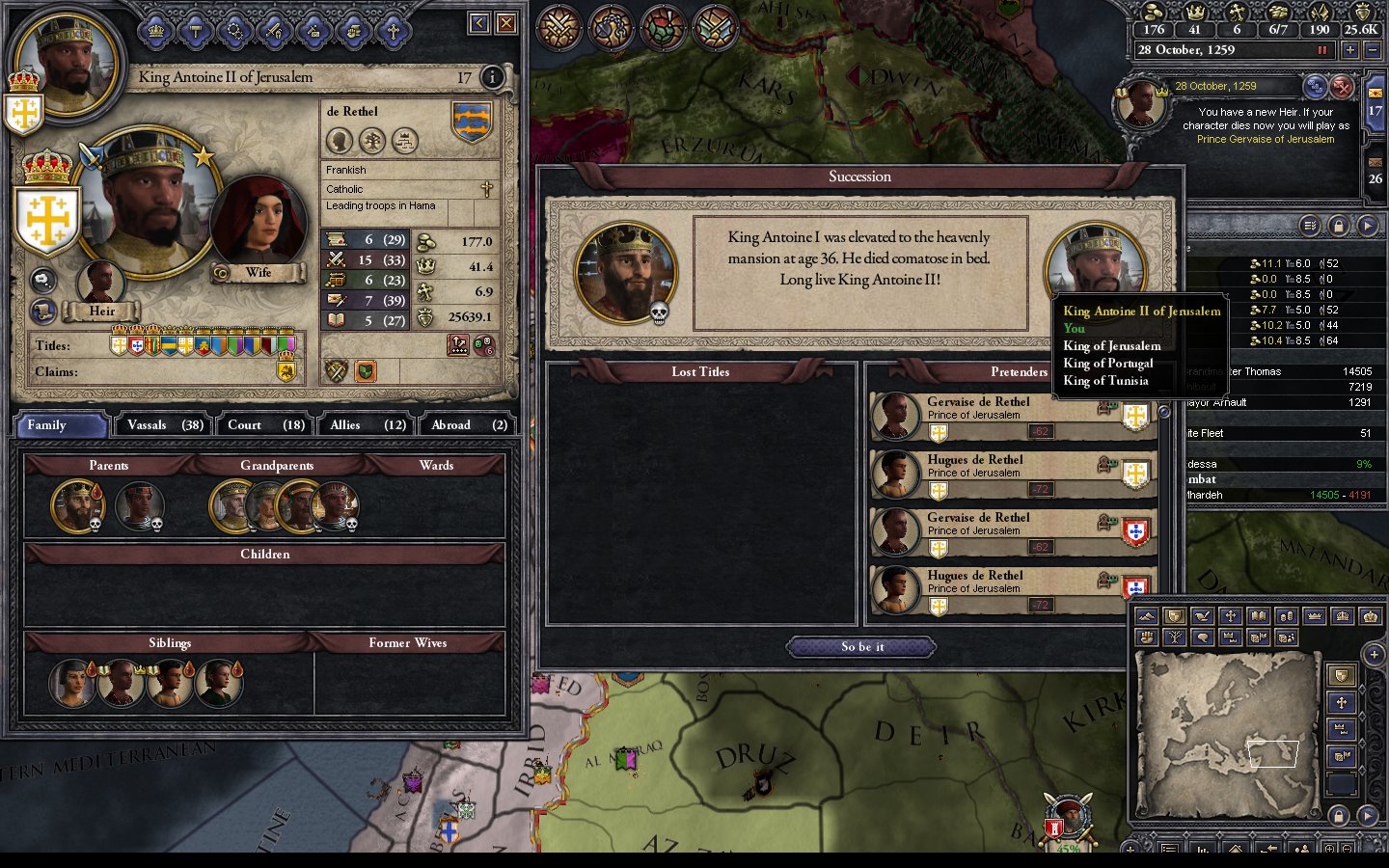1389x868 pixels.
Task: Dismiss the new Heir notification
Action: coord(1342,88)
